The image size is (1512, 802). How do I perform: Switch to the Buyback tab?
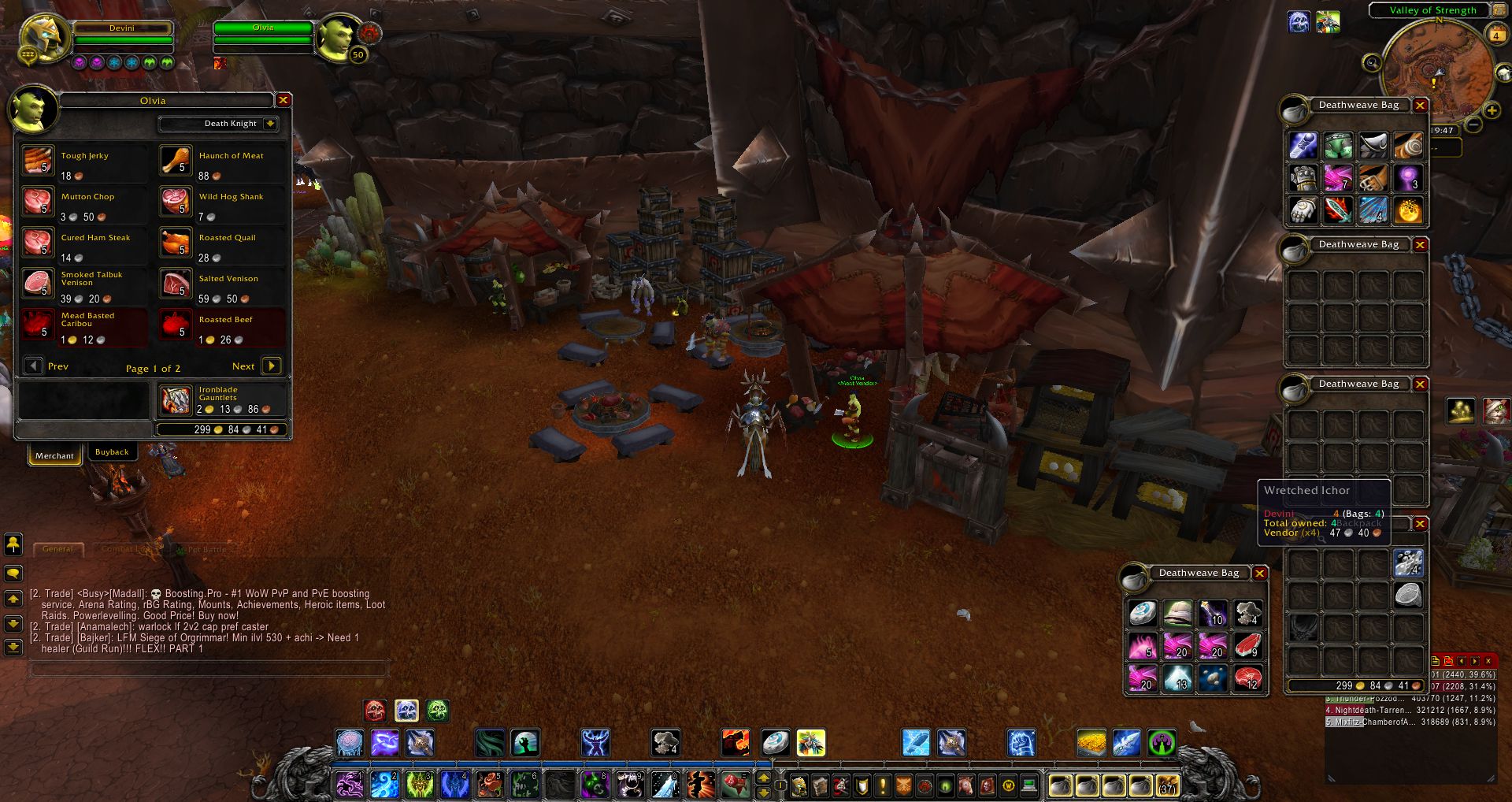click(112, 452)
